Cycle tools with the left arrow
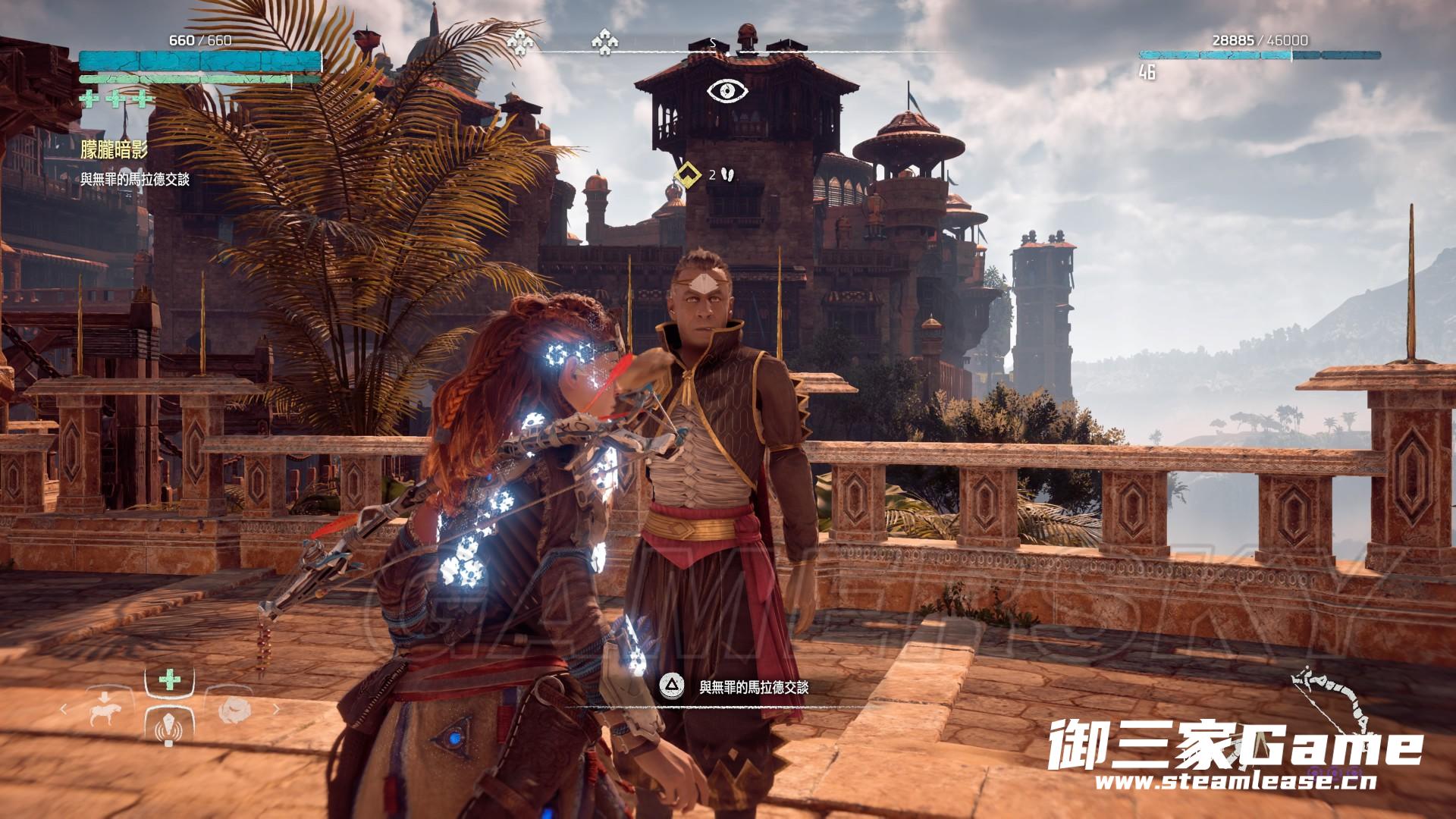 tap(64, 711)
